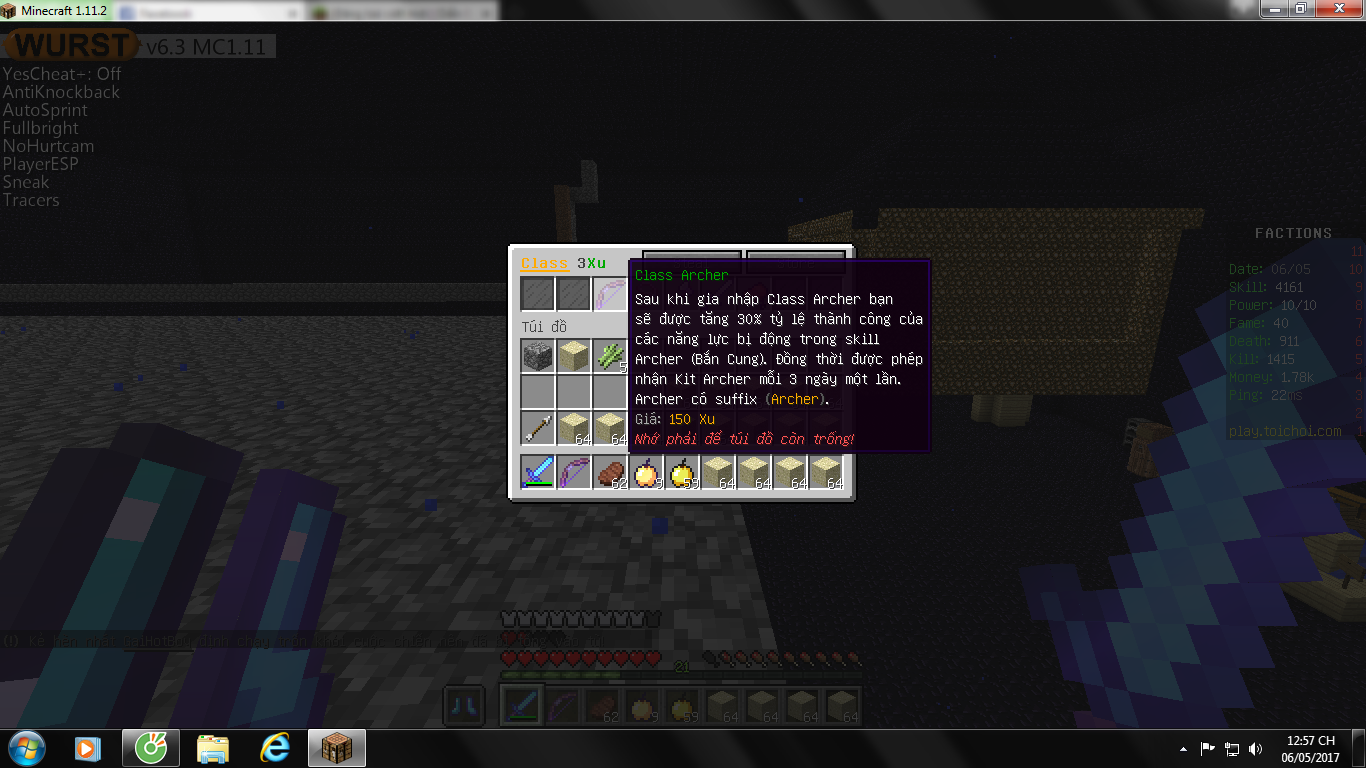This screenshot has width=1366, height=768.
Task: Pick up the enchanted bow in the hotbar
Action: tap(573, 472)
